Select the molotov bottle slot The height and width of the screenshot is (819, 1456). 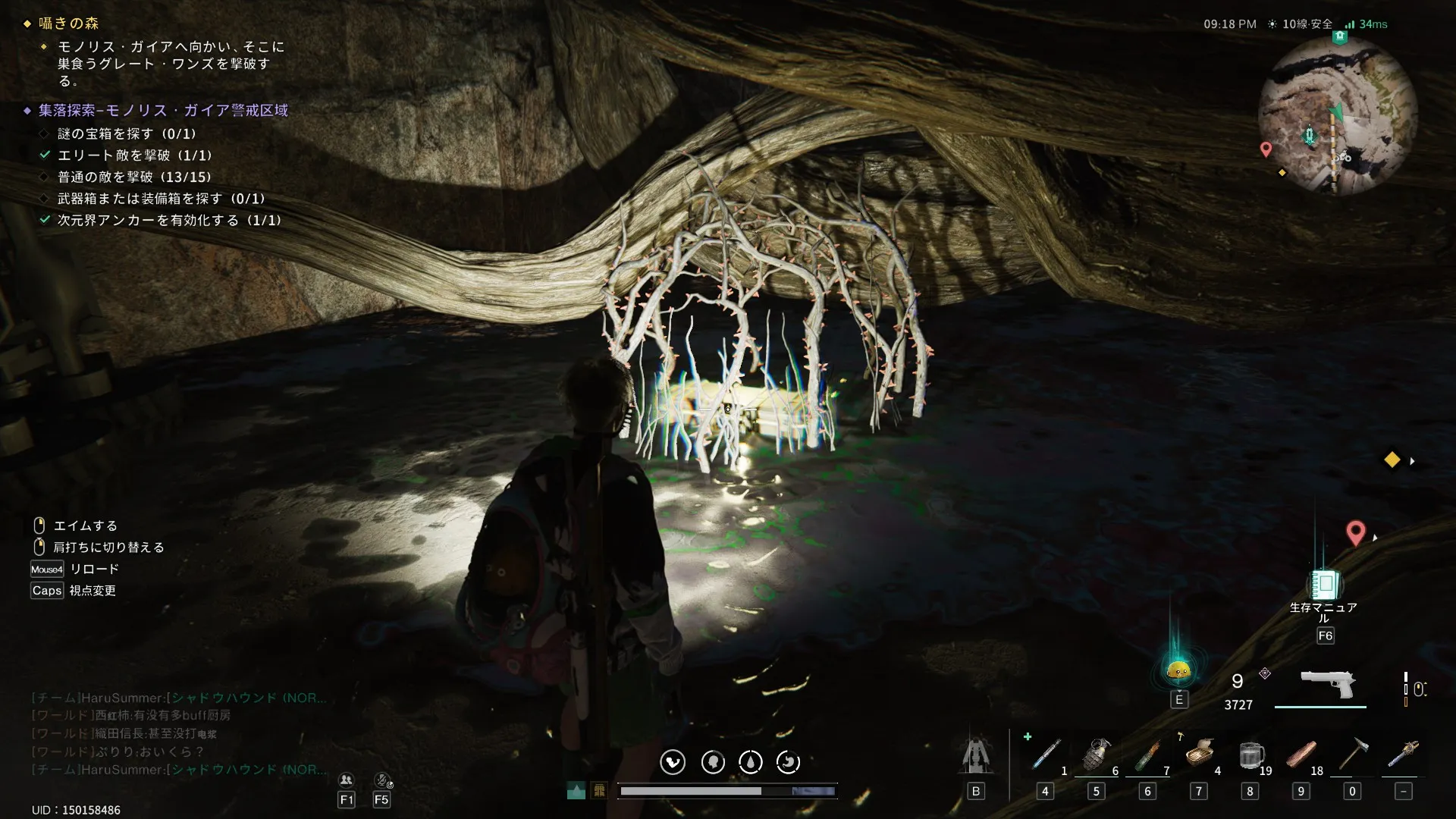(x=1147, y=755)
